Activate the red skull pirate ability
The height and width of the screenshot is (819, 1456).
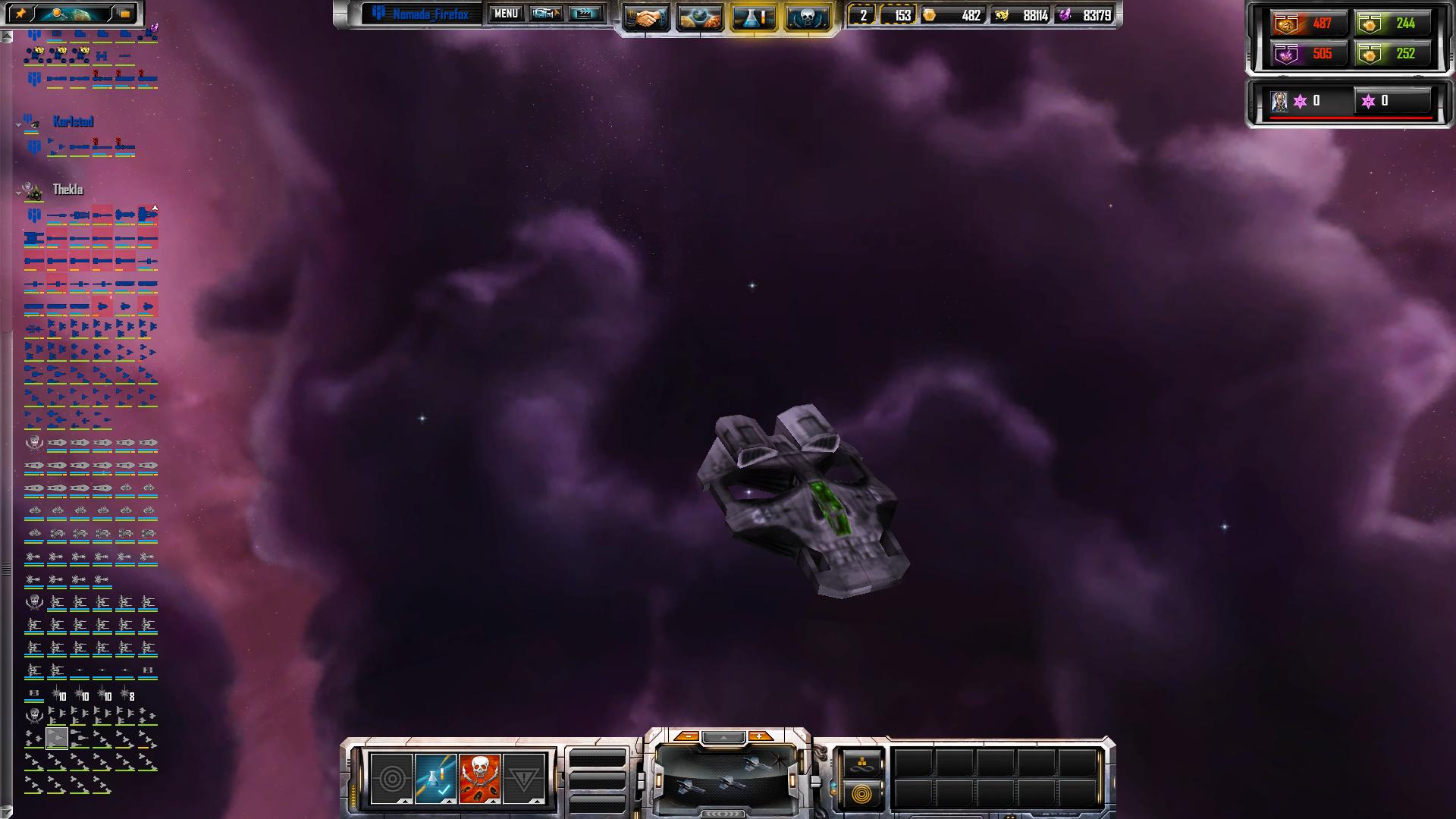tap(479, 778)
